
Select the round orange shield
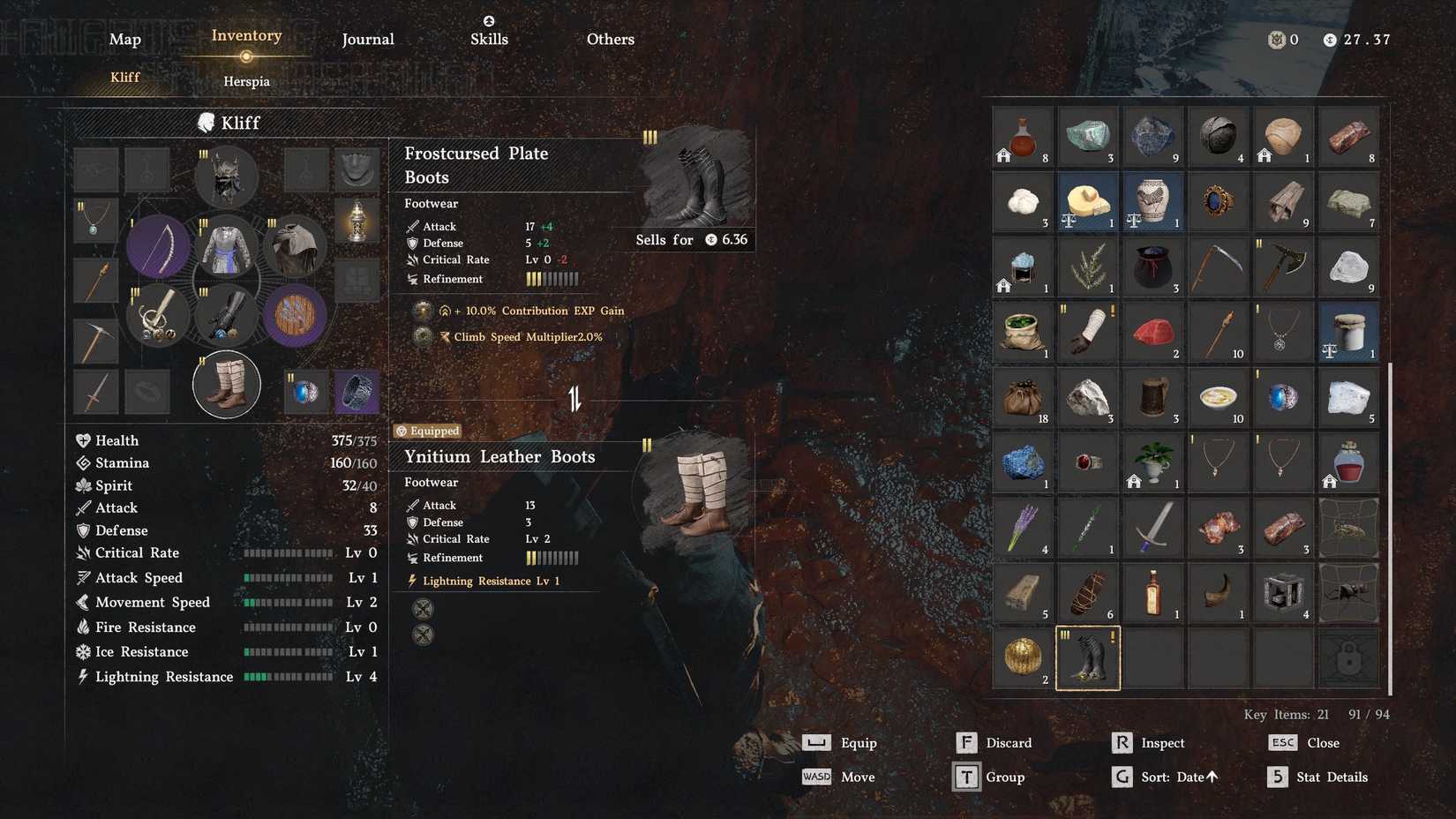click(x=294, y=315)
